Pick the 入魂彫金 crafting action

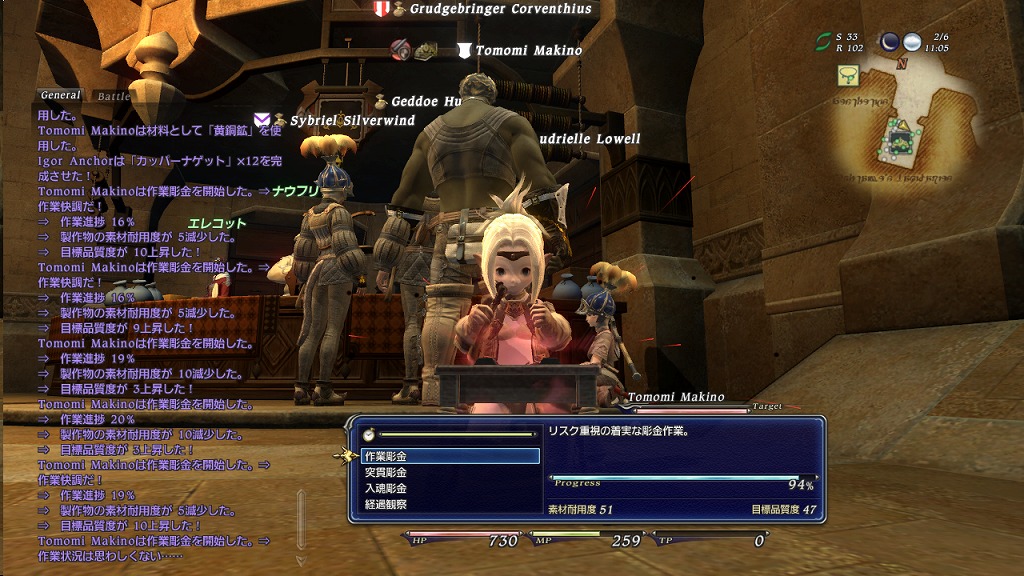(385, 488)
